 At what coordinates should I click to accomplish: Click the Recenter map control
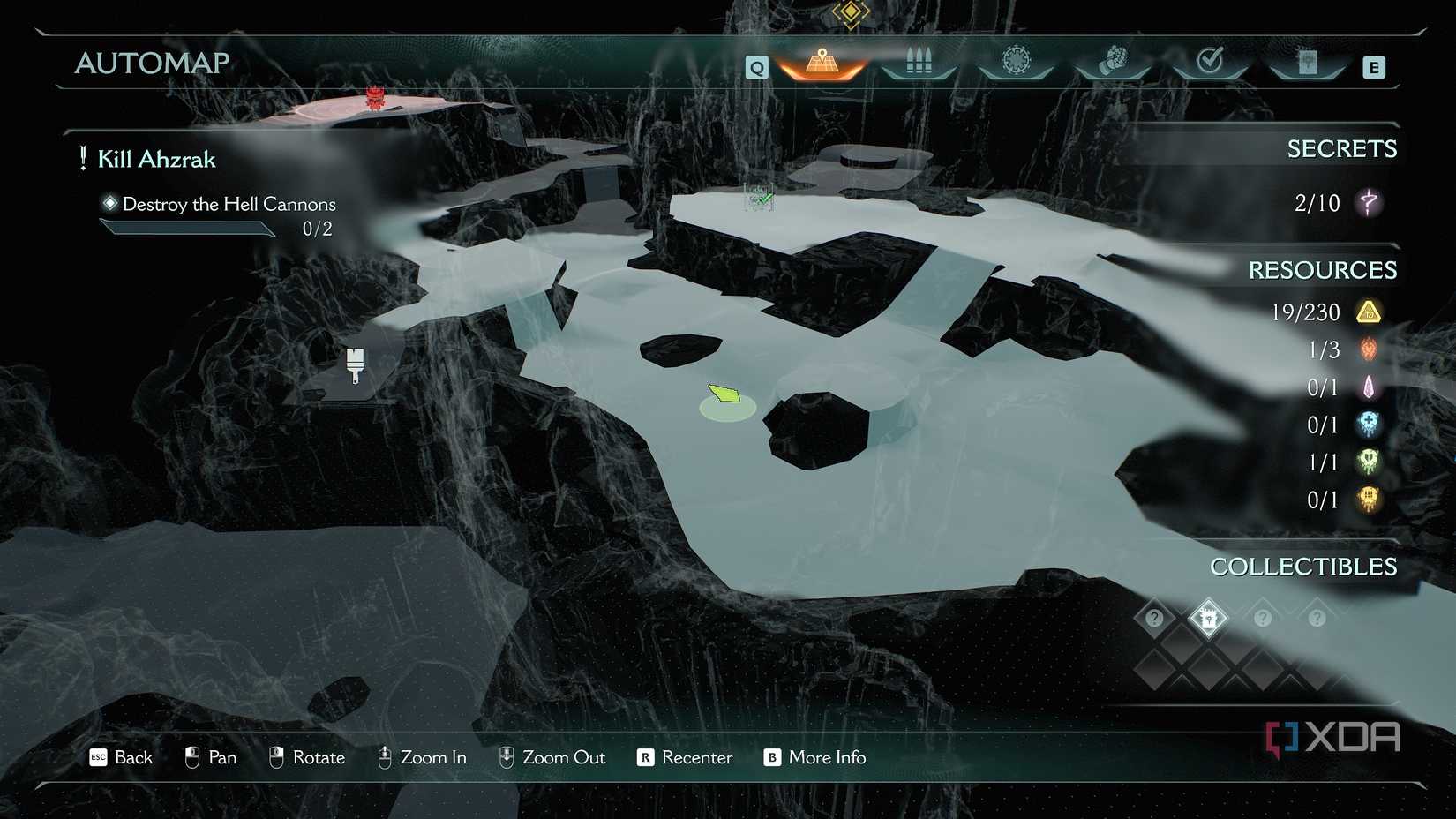(x=685, y=758)
